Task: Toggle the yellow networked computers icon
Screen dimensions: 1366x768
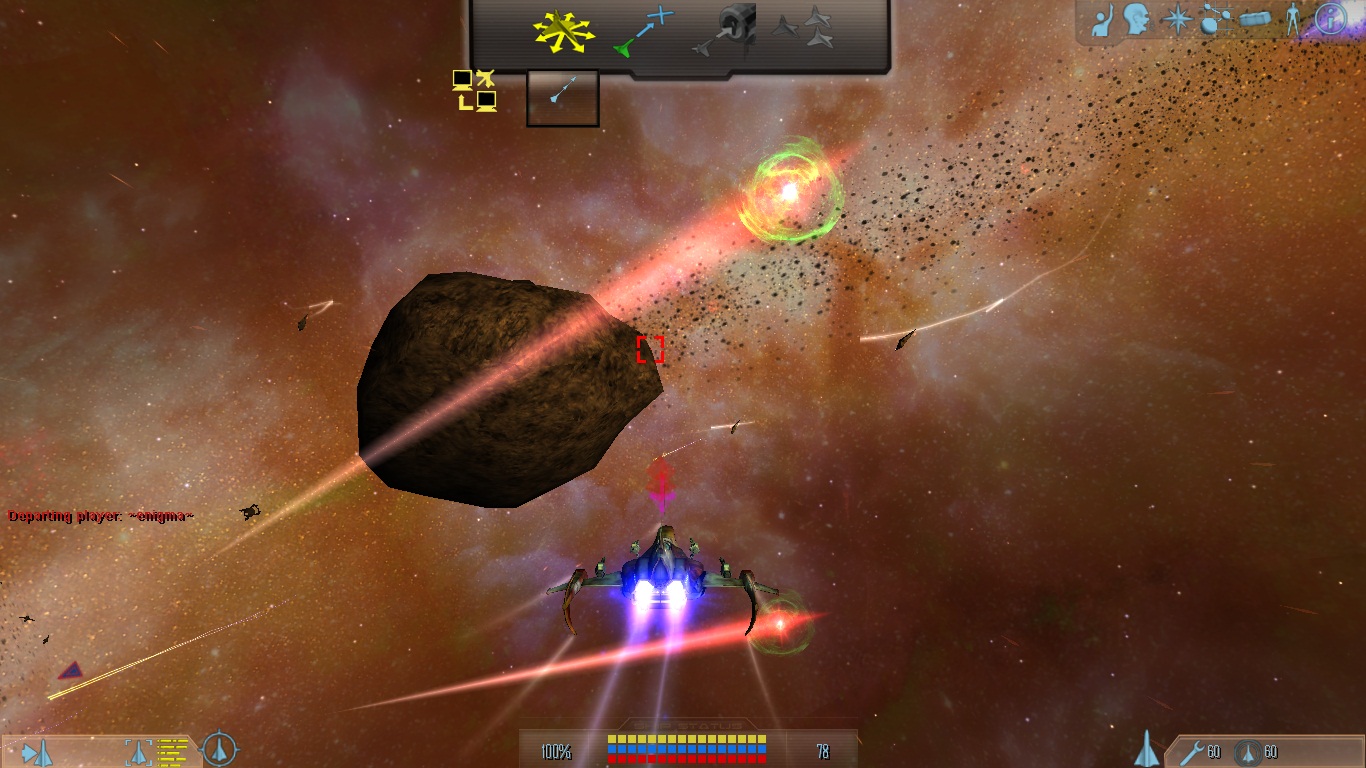Action: click(474, 90)
